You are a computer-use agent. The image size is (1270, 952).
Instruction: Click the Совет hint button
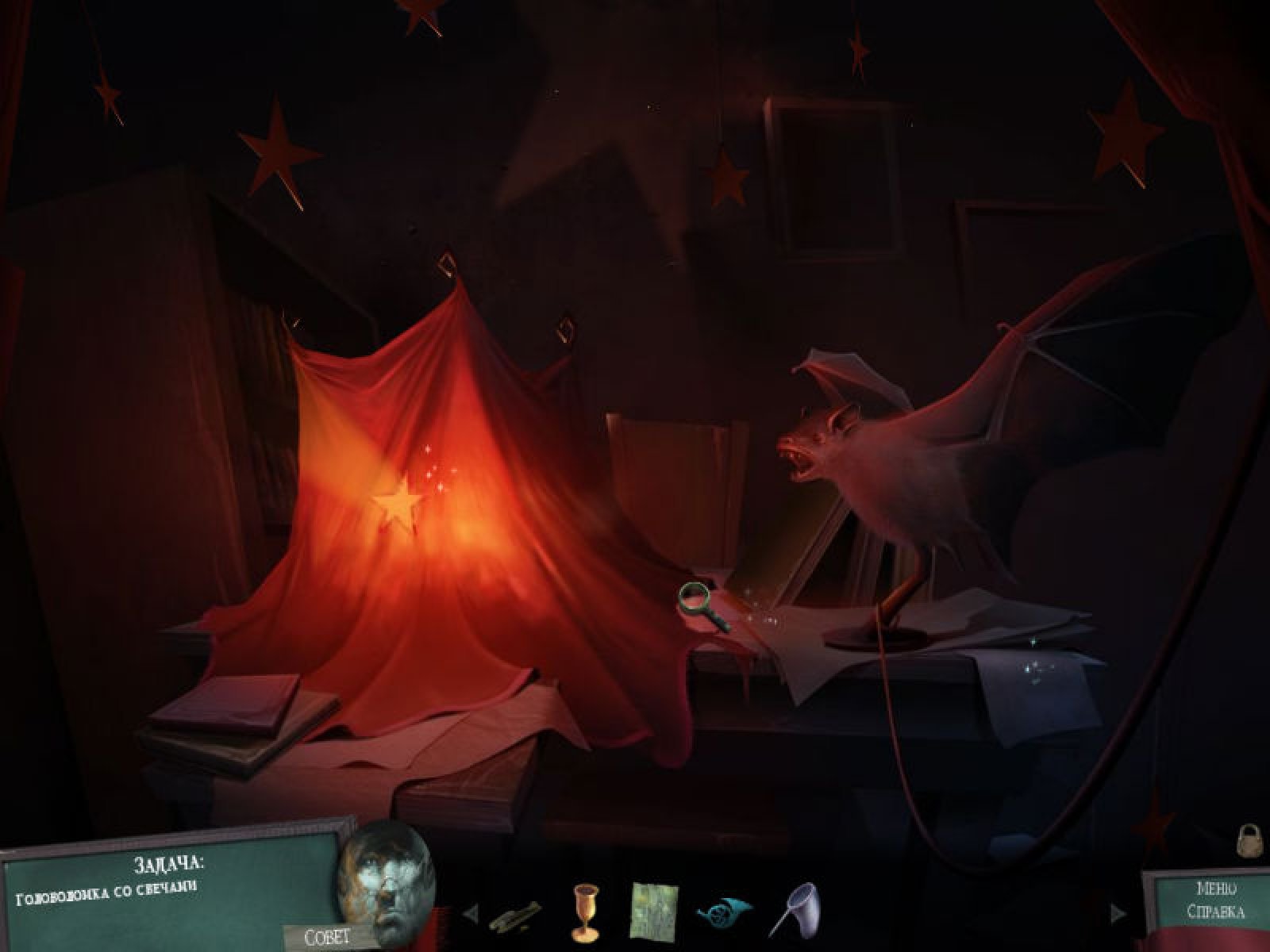pyautogui.click(x=328, y=936)
